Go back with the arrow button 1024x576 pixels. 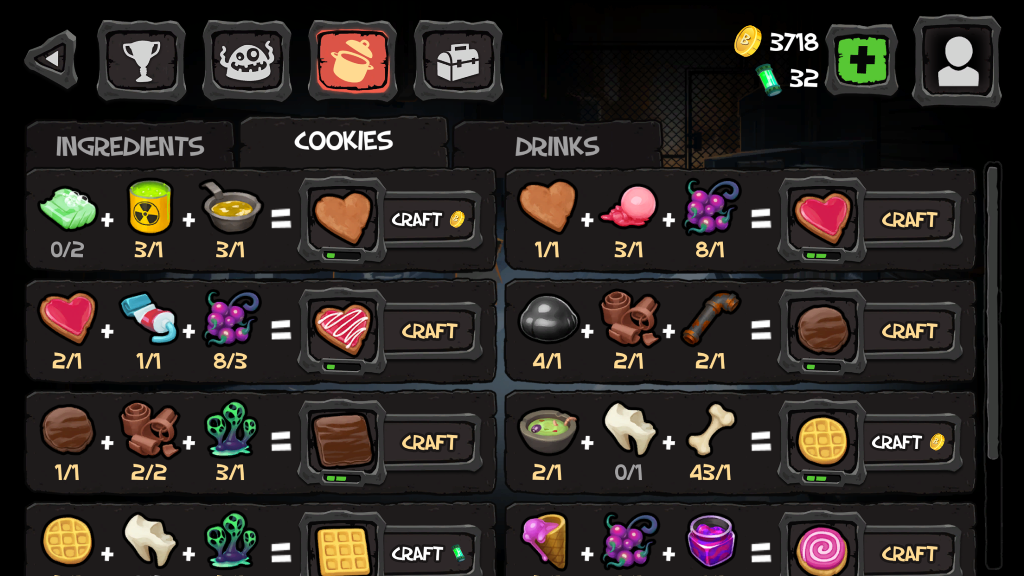click(x=51, y=59)
